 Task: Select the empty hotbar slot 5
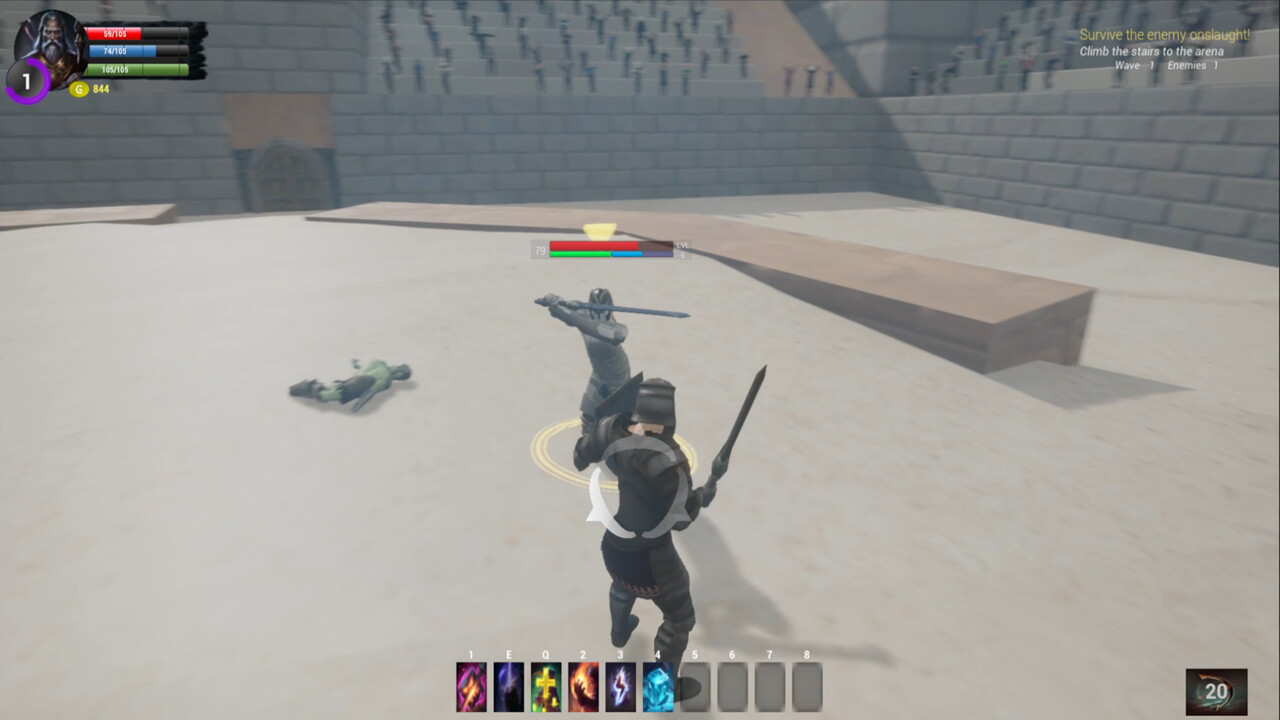pos(694,686)
